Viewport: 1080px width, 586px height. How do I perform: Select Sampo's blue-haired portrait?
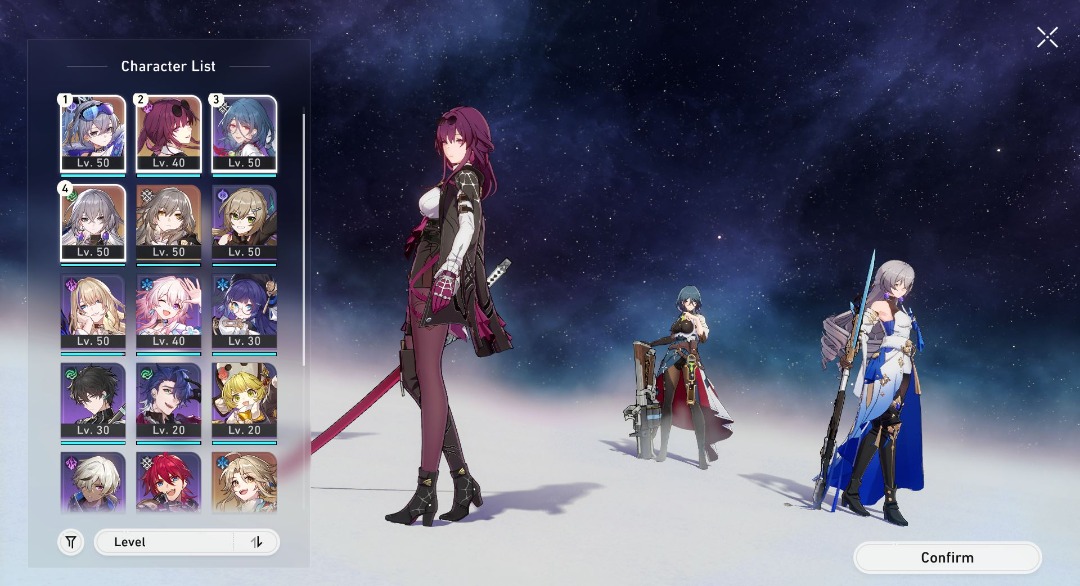pyautogui.click(x=168, y=401)
